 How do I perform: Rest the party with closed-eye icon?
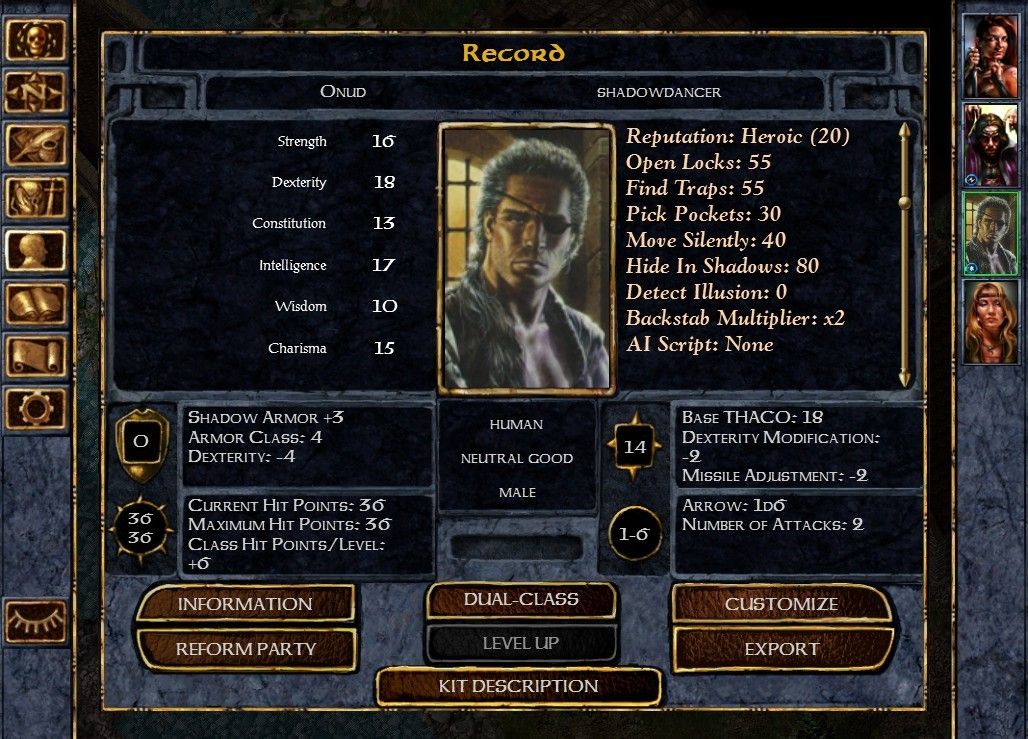click(x=36, y=621)
